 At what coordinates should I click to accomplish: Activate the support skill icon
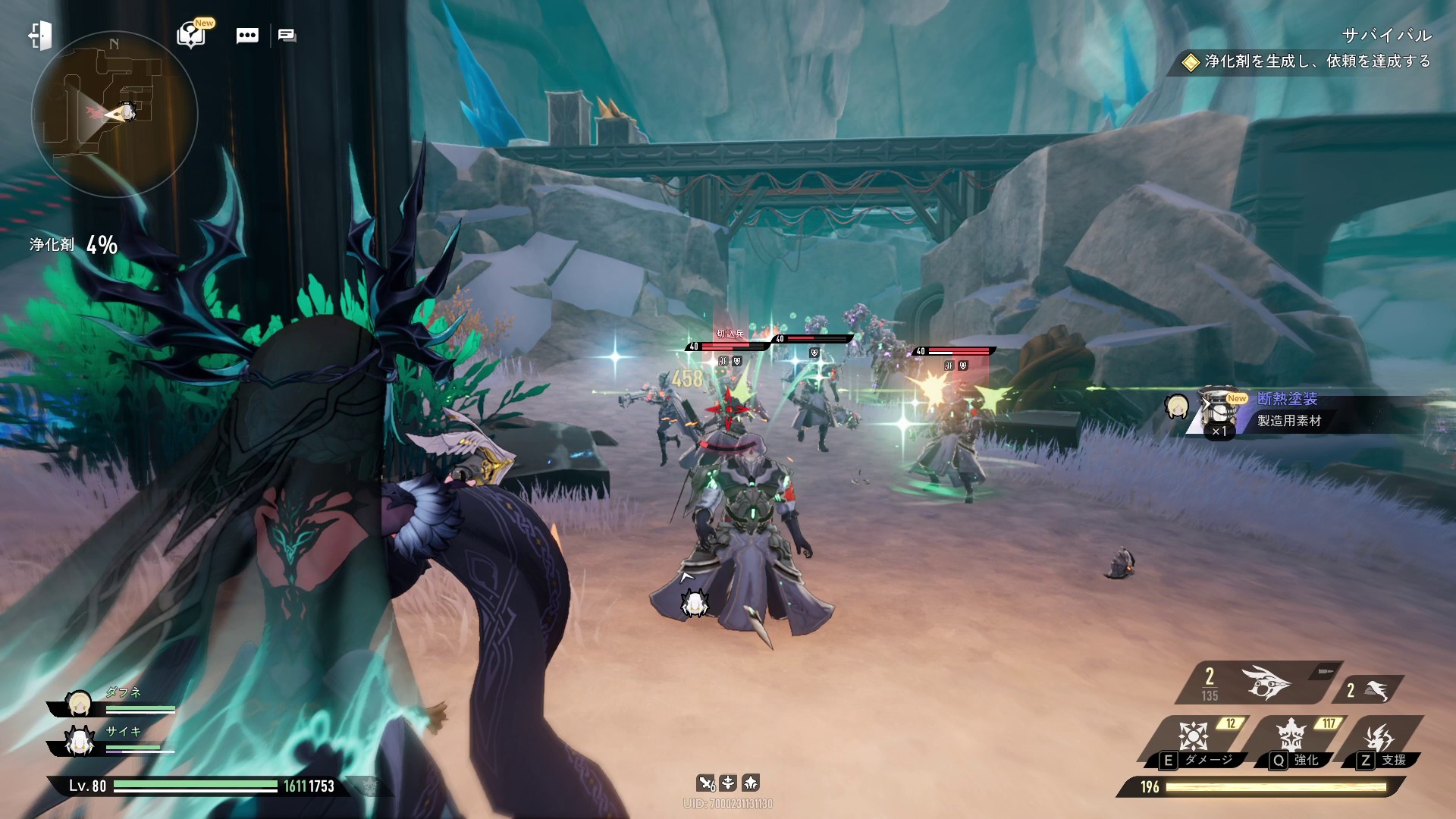[1380, 736]
